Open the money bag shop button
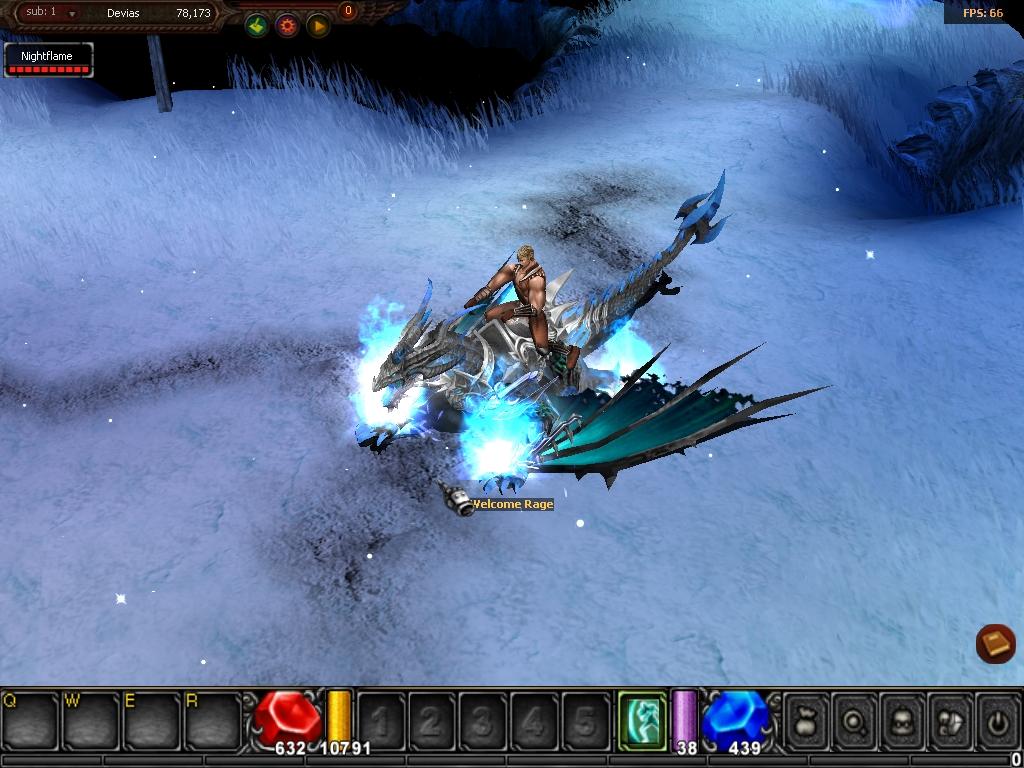Screen dimensions: 1024x768 click(x=806, y=719)
